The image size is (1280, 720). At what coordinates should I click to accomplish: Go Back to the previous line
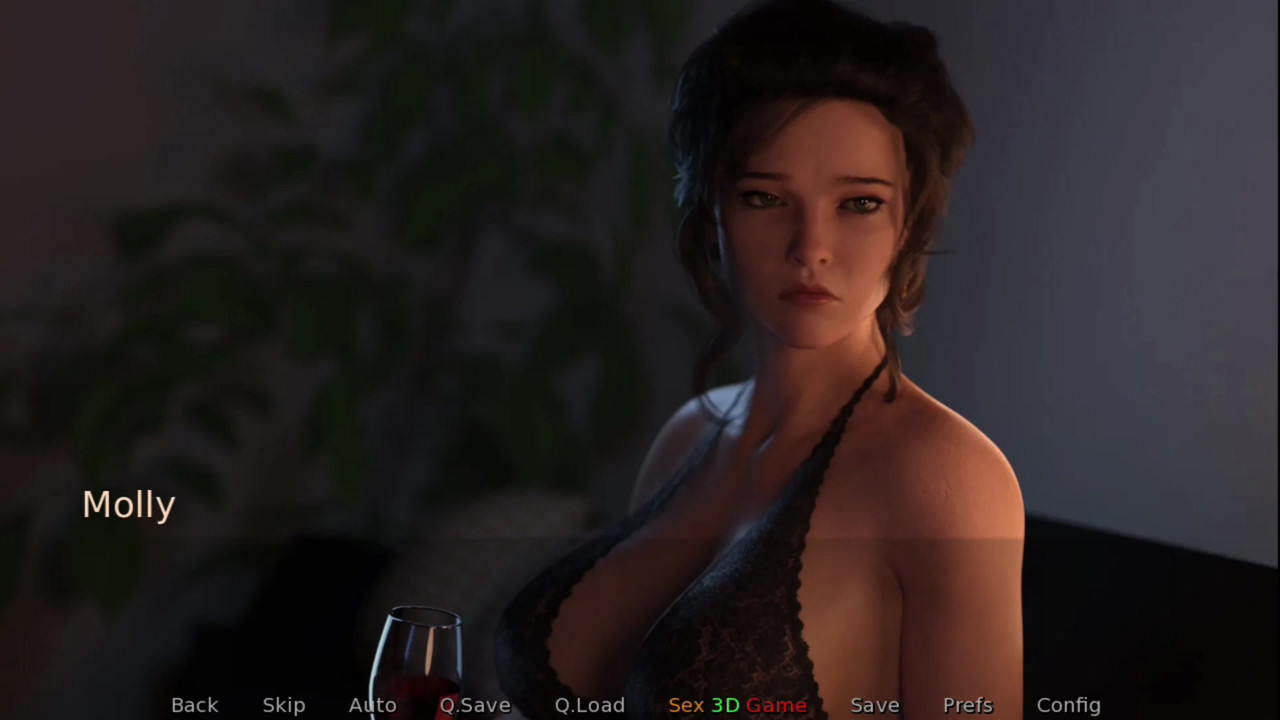(x=194, y=705)
